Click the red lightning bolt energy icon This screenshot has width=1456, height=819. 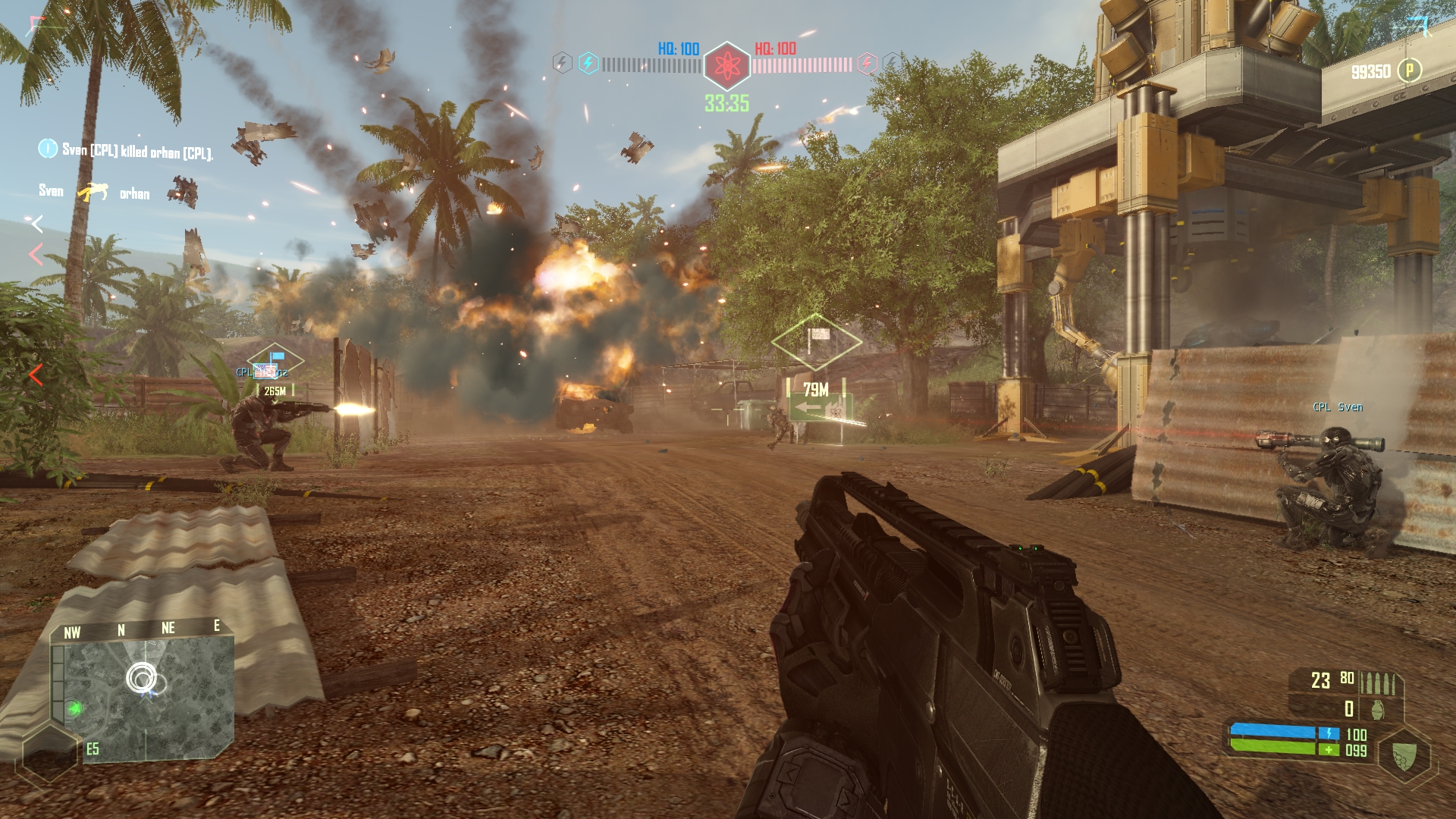867,64
